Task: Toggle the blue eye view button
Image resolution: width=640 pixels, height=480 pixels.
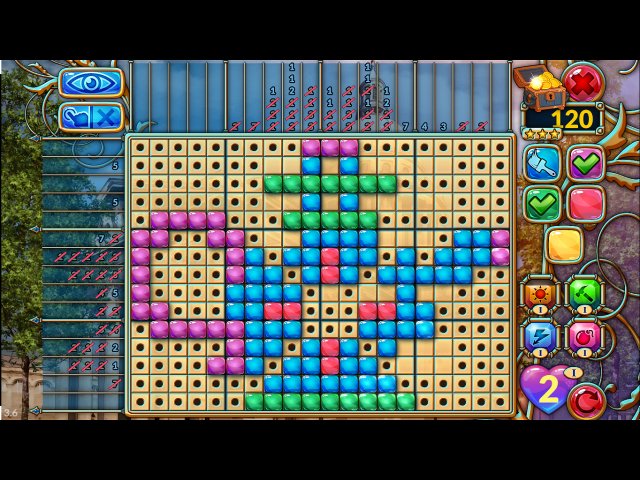Action: click(91, 82)
